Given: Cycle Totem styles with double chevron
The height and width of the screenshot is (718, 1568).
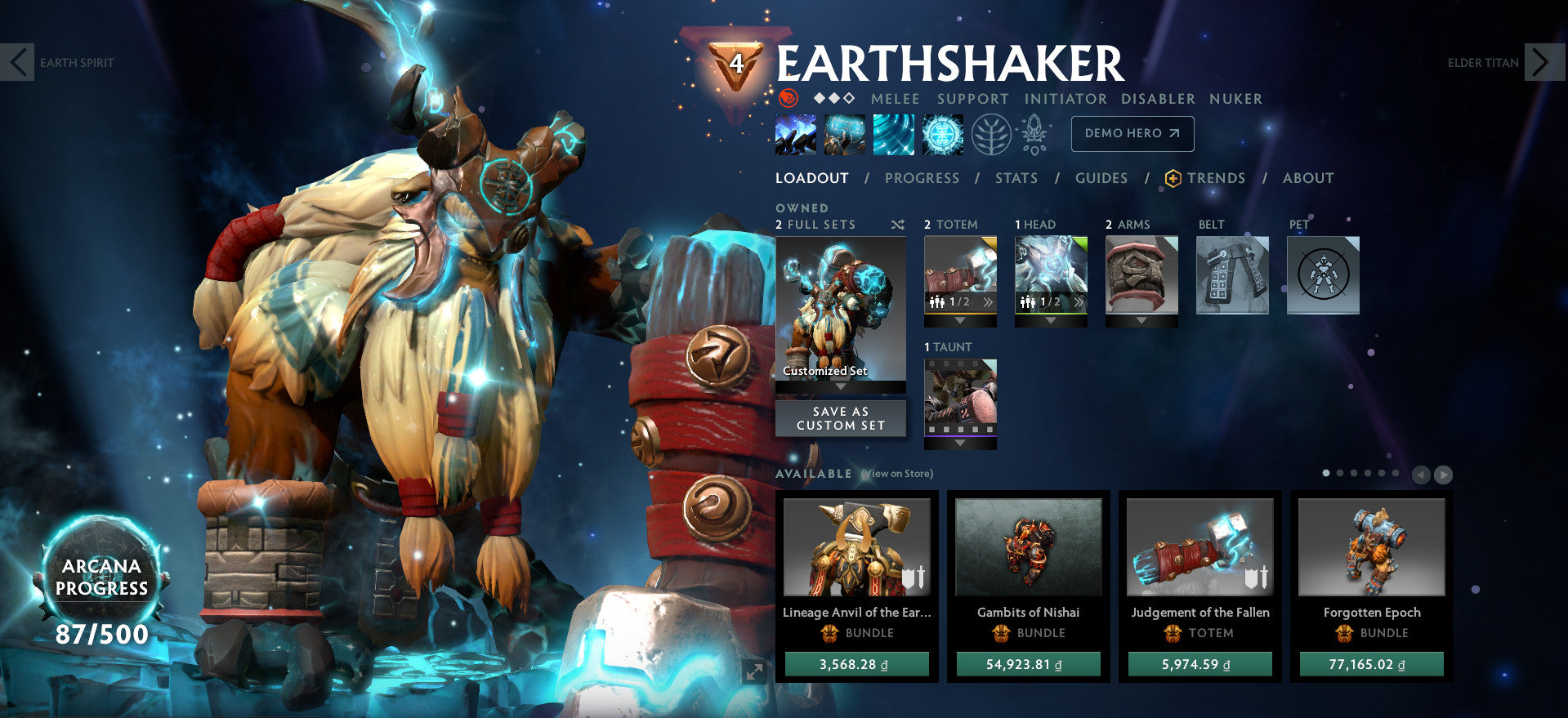Looking at the screenshot, I should (x=988, y=301).
